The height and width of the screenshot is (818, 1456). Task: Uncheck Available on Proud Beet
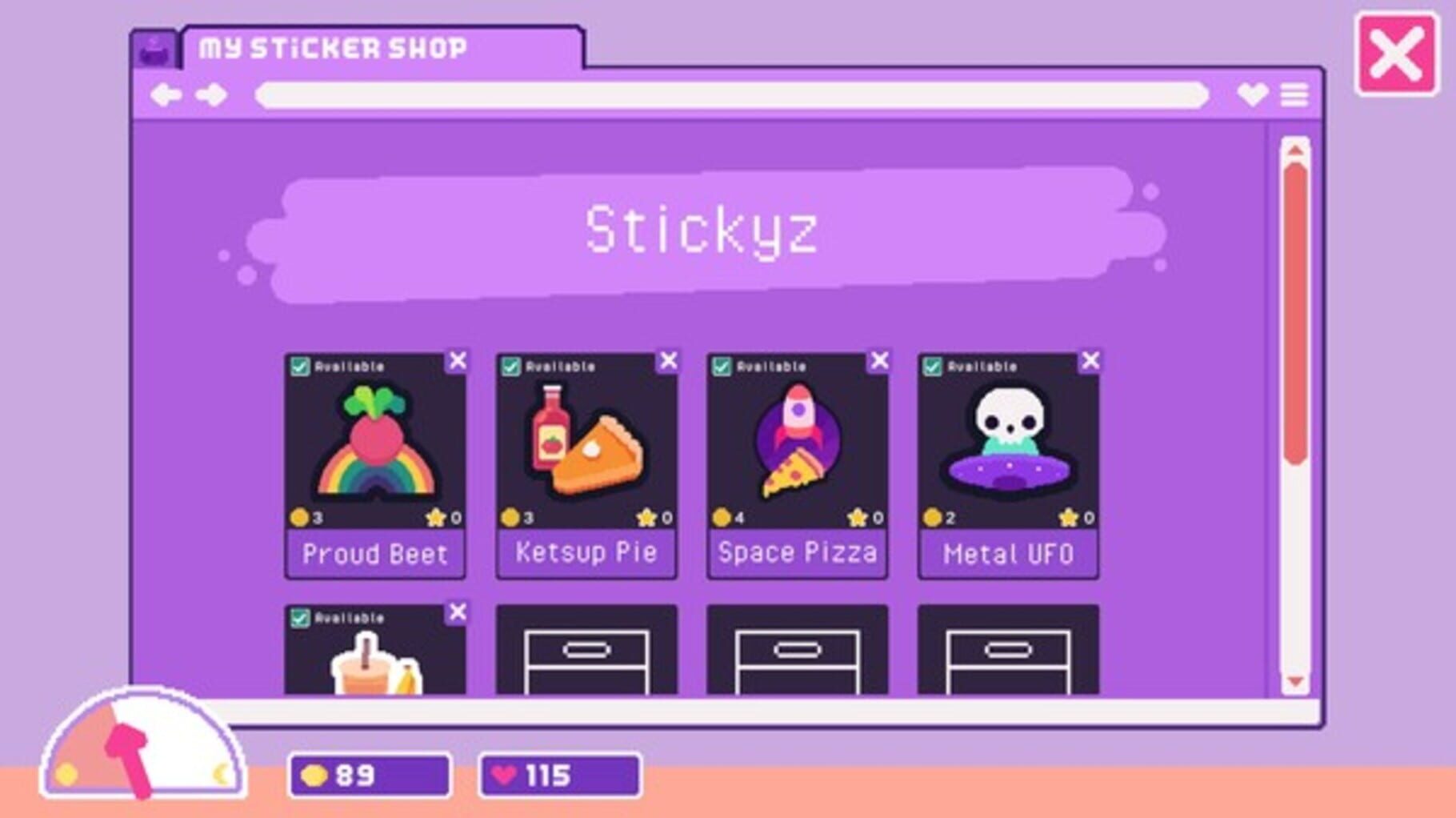[x=301, y=364]
